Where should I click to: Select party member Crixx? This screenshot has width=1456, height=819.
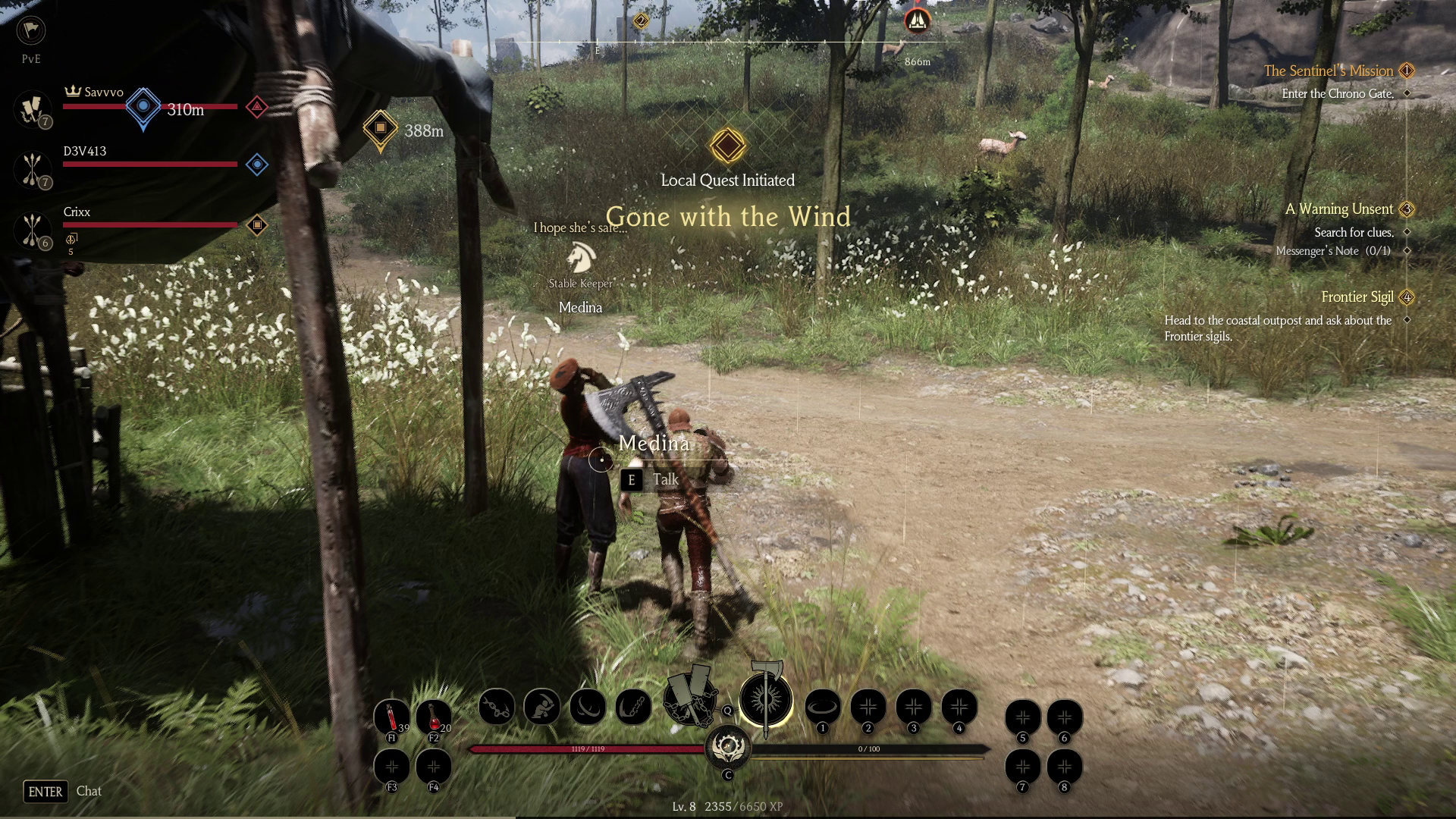77,212
